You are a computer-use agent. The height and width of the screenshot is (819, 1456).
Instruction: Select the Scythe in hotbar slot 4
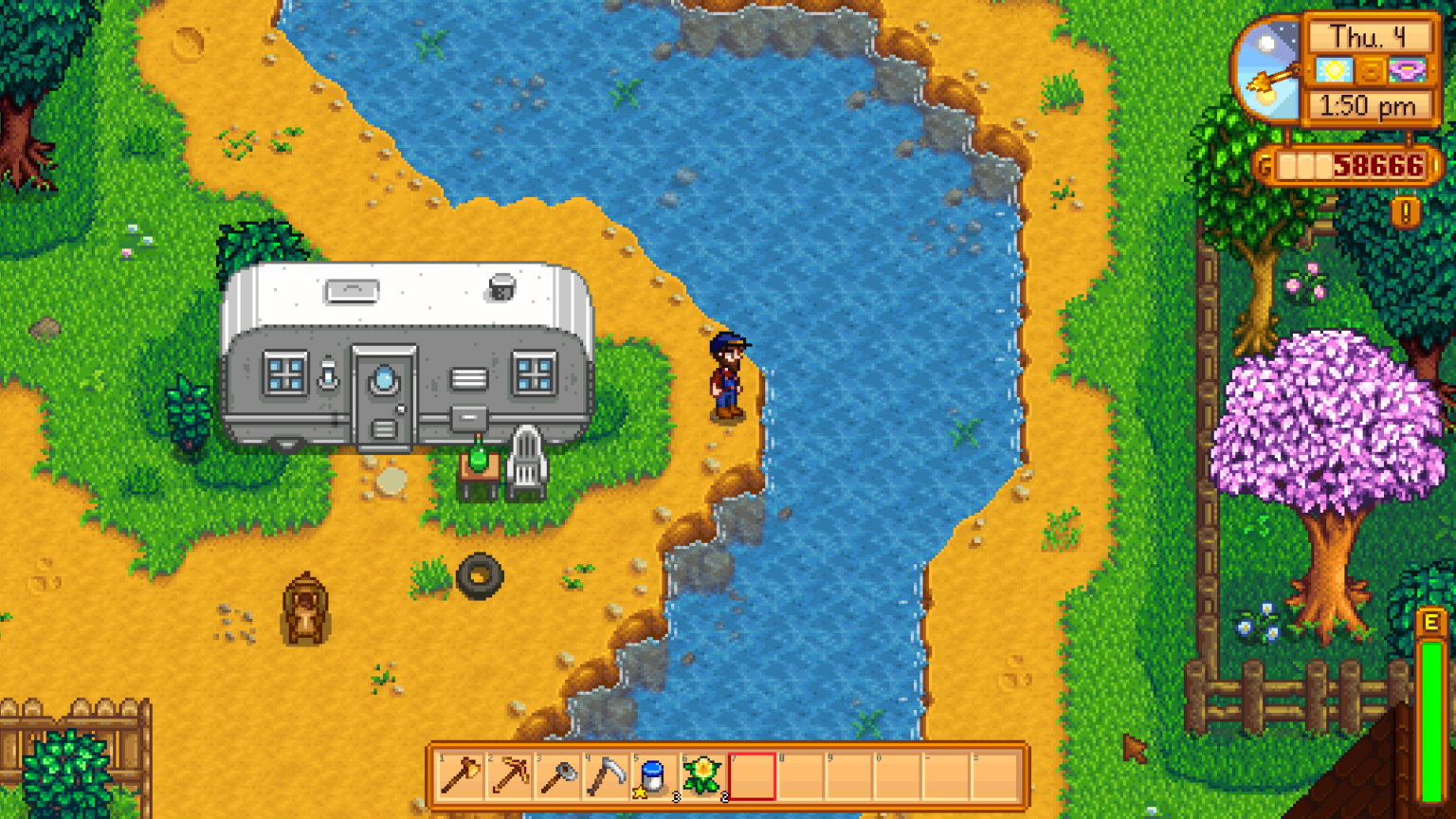point(607,777)
